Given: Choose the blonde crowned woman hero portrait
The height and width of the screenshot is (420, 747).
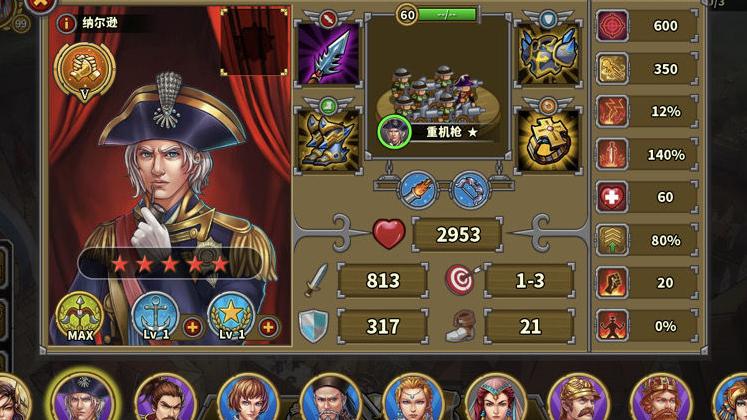Looking at the screenshot, I should click(412, 401).
